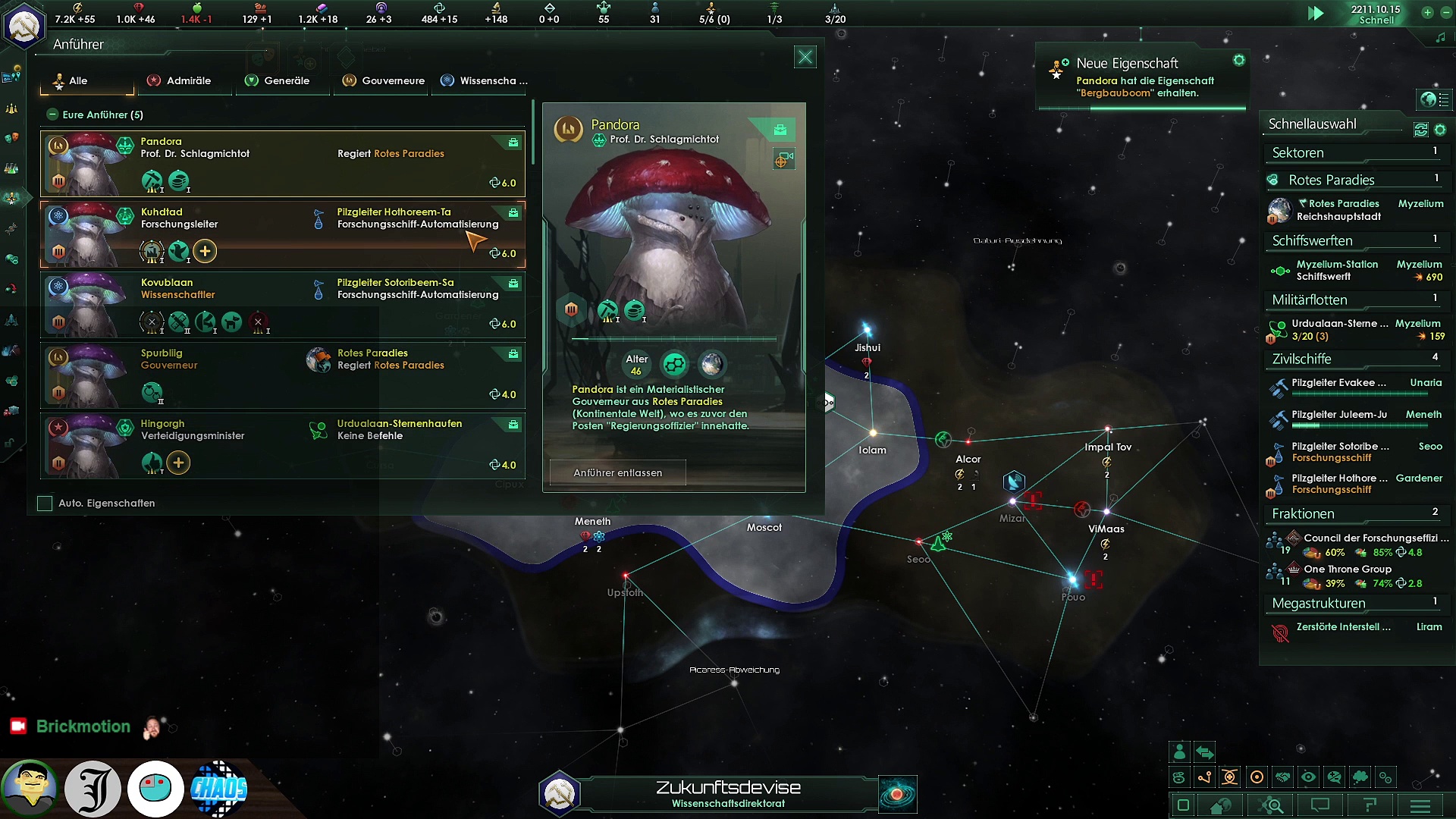Toggle game pause with play button
This screenshot has height=819, width=1456.
pyautogui.click(x=1316, y=14)
